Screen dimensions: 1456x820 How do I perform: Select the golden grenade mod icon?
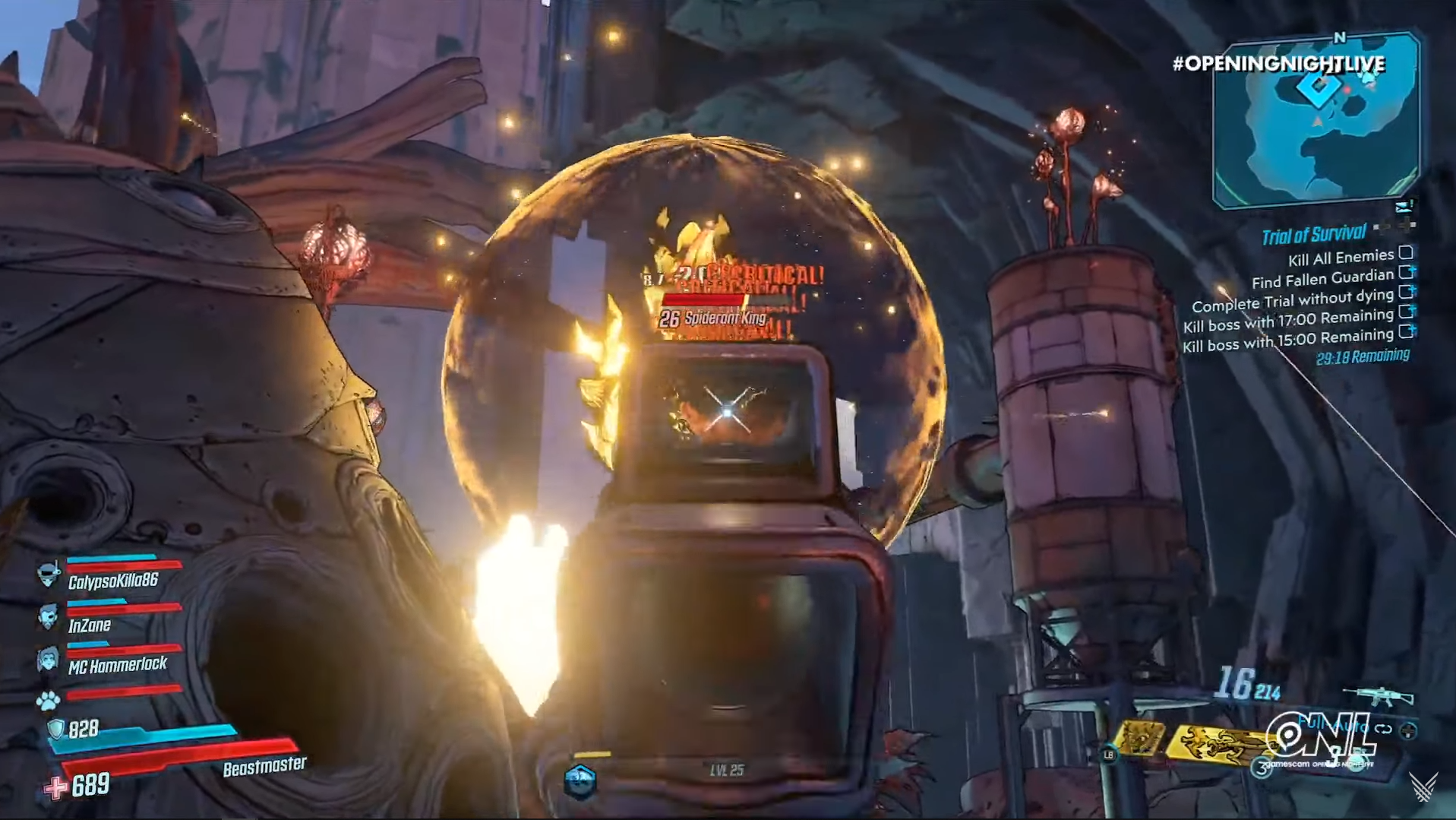point(1139,735)
